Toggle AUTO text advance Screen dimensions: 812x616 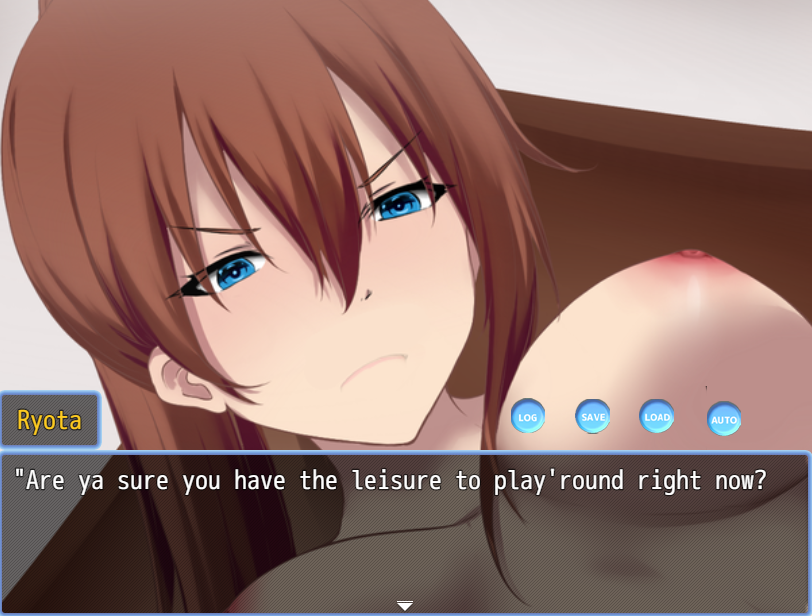tap(724, 419)
